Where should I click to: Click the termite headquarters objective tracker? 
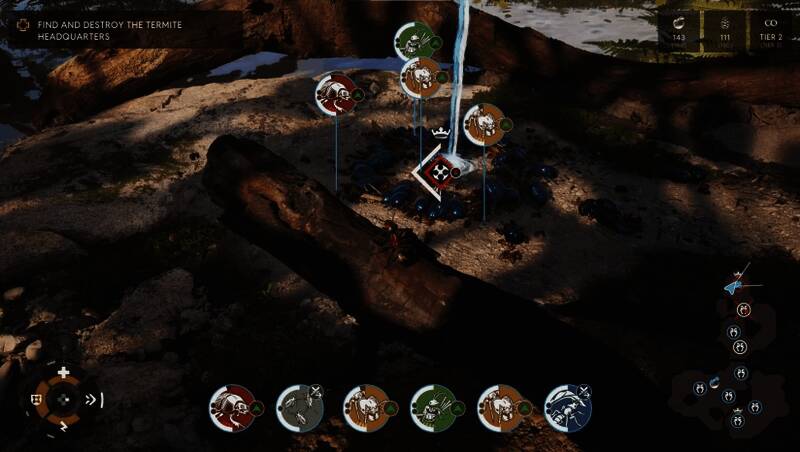tap(97, 30)
